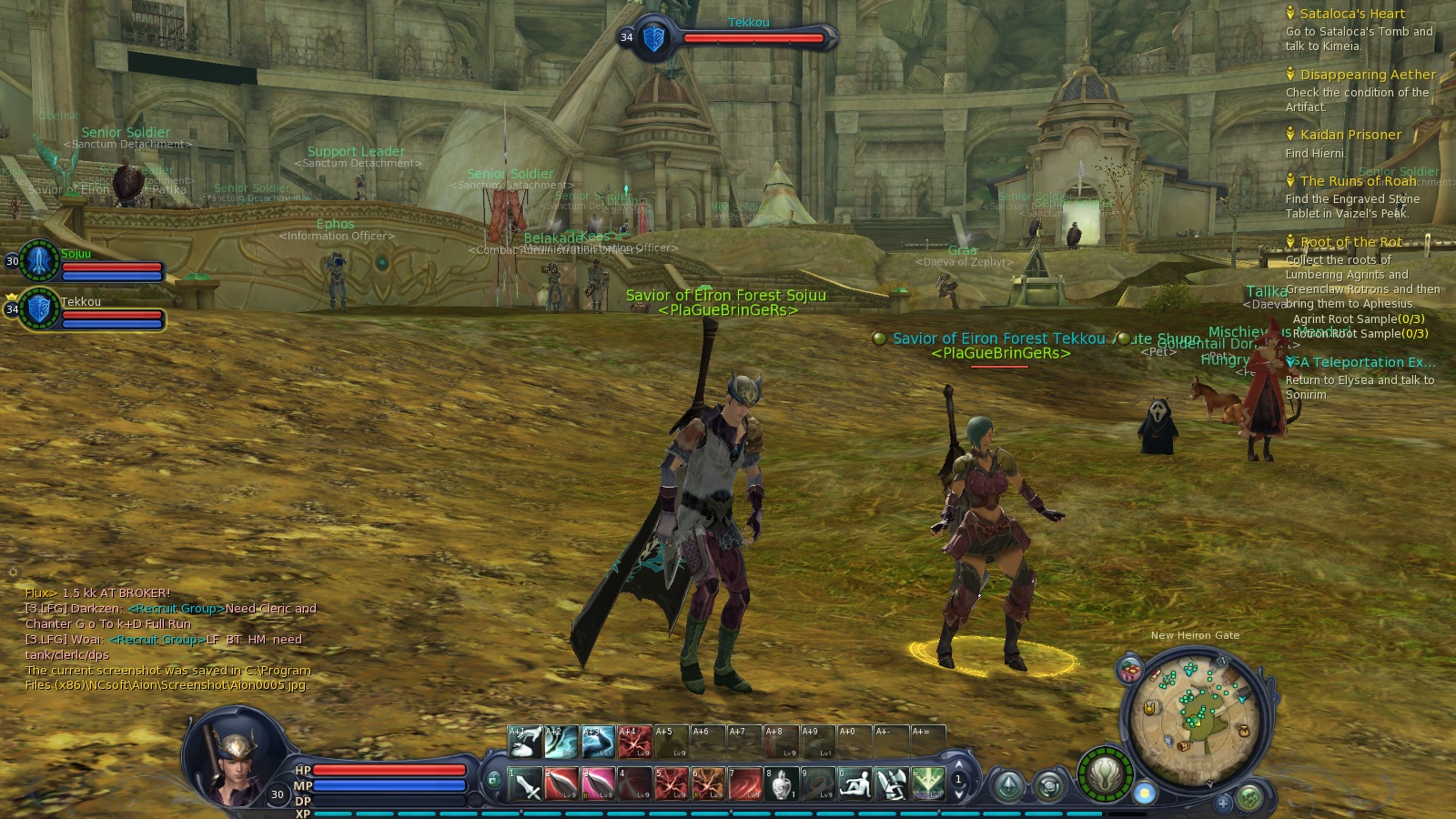Click the glowing sun day-night indicator
The height and width of the screenshot is (819, 1456).
(1146, 793)
